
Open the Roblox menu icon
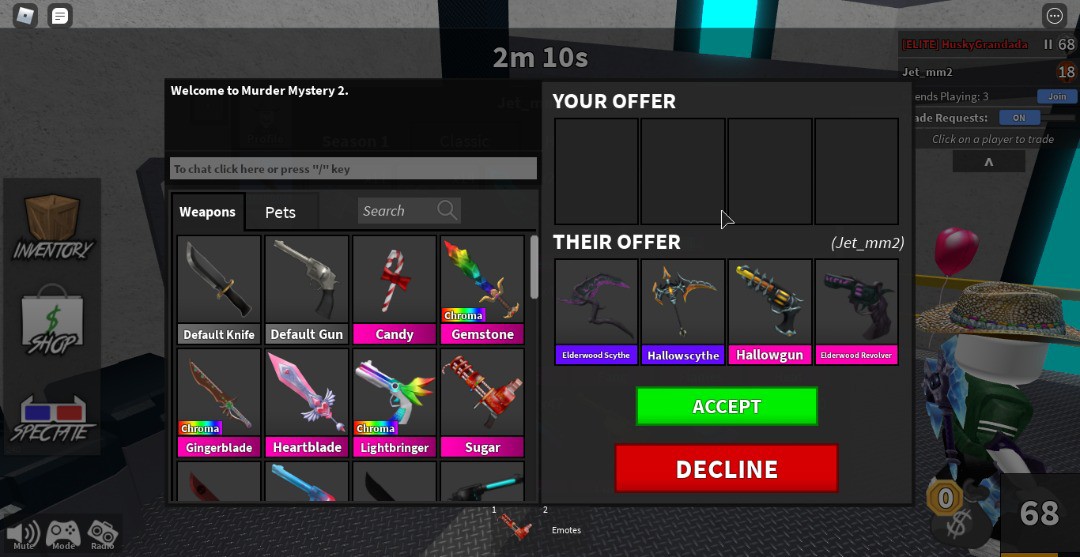click(x=25, y=15)
